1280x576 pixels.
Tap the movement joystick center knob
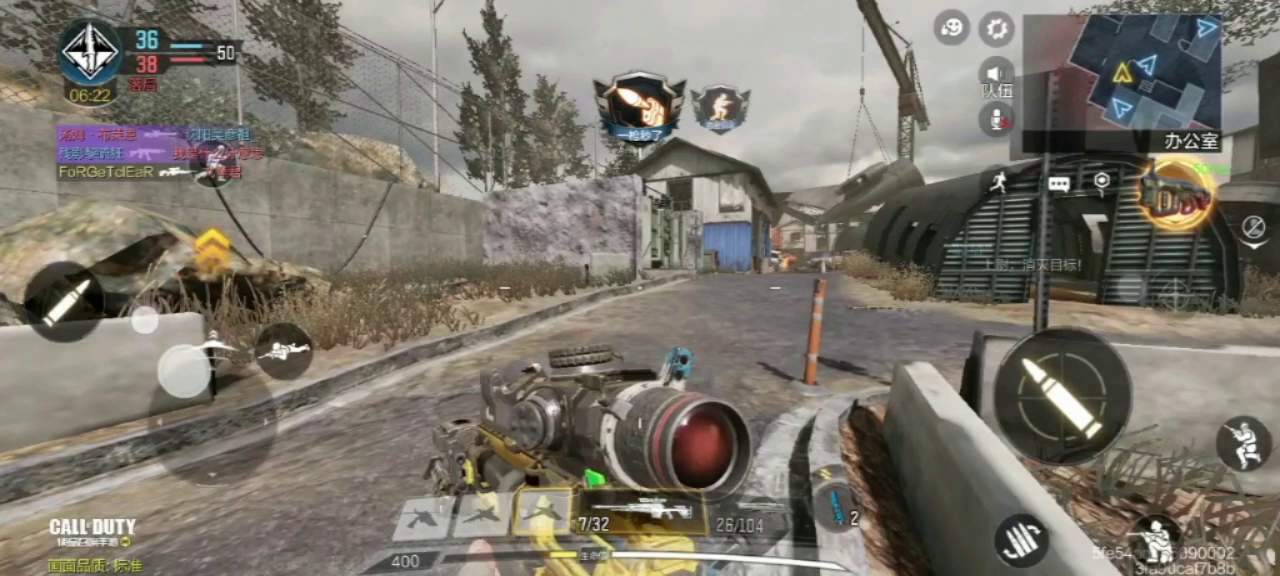184,370
